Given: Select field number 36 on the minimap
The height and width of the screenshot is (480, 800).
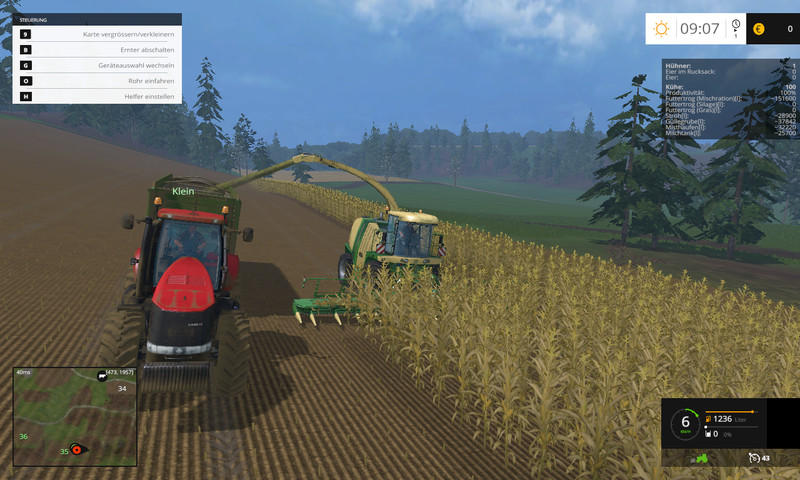Looking at the screenshot, I should [23, 436].
